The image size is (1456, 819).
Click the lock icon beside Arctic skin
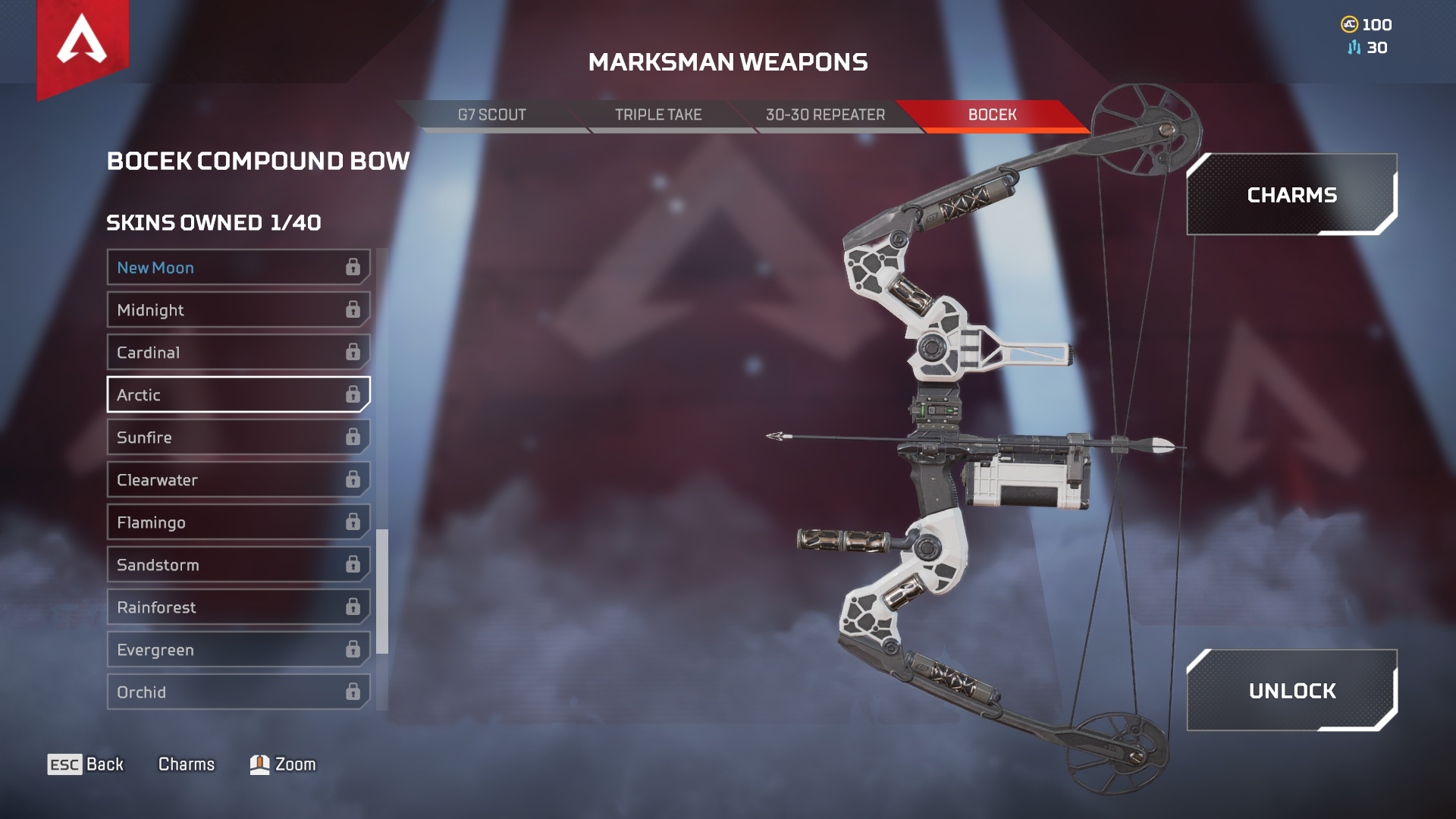tap(351, 394)
